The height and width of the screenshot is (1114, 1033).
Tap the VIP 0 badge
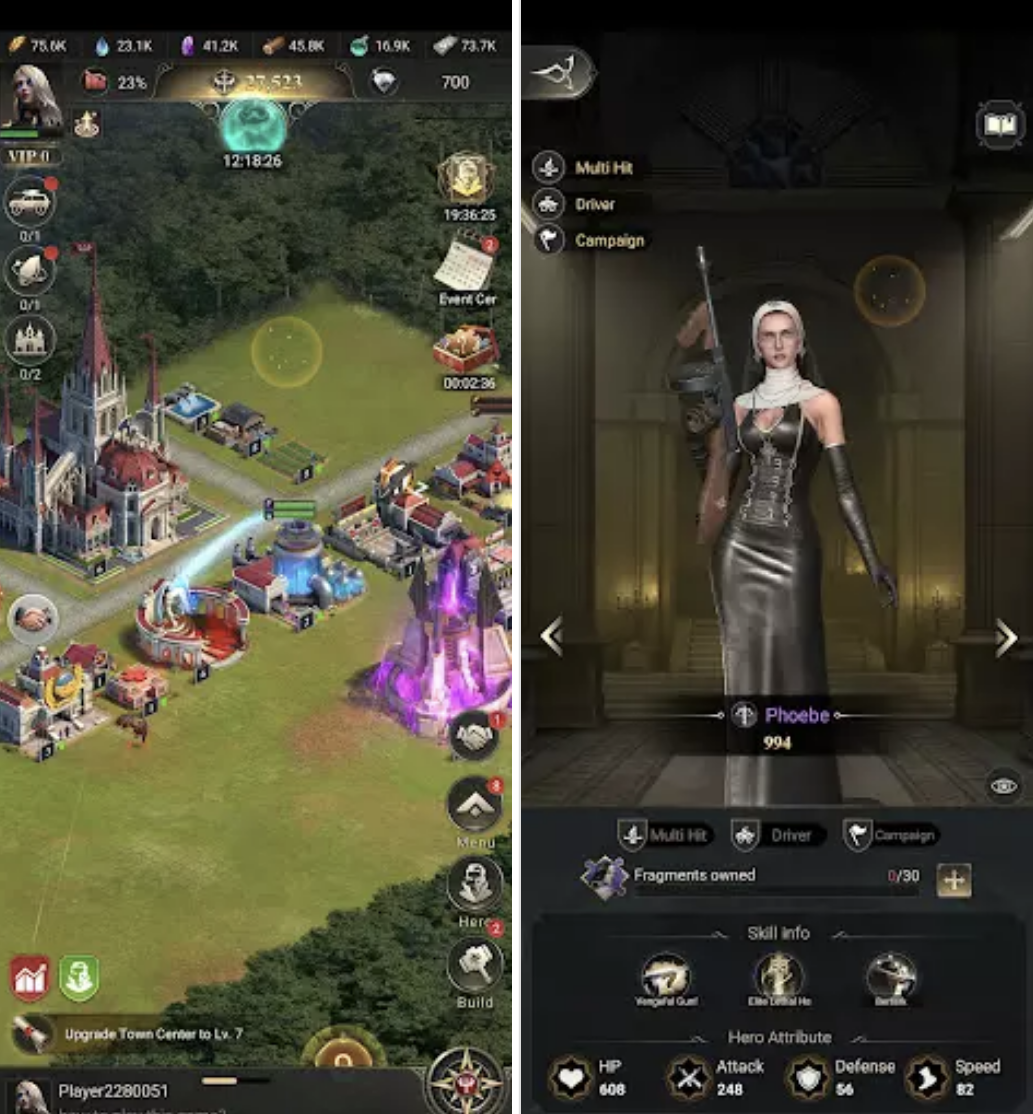click(30, 156)
